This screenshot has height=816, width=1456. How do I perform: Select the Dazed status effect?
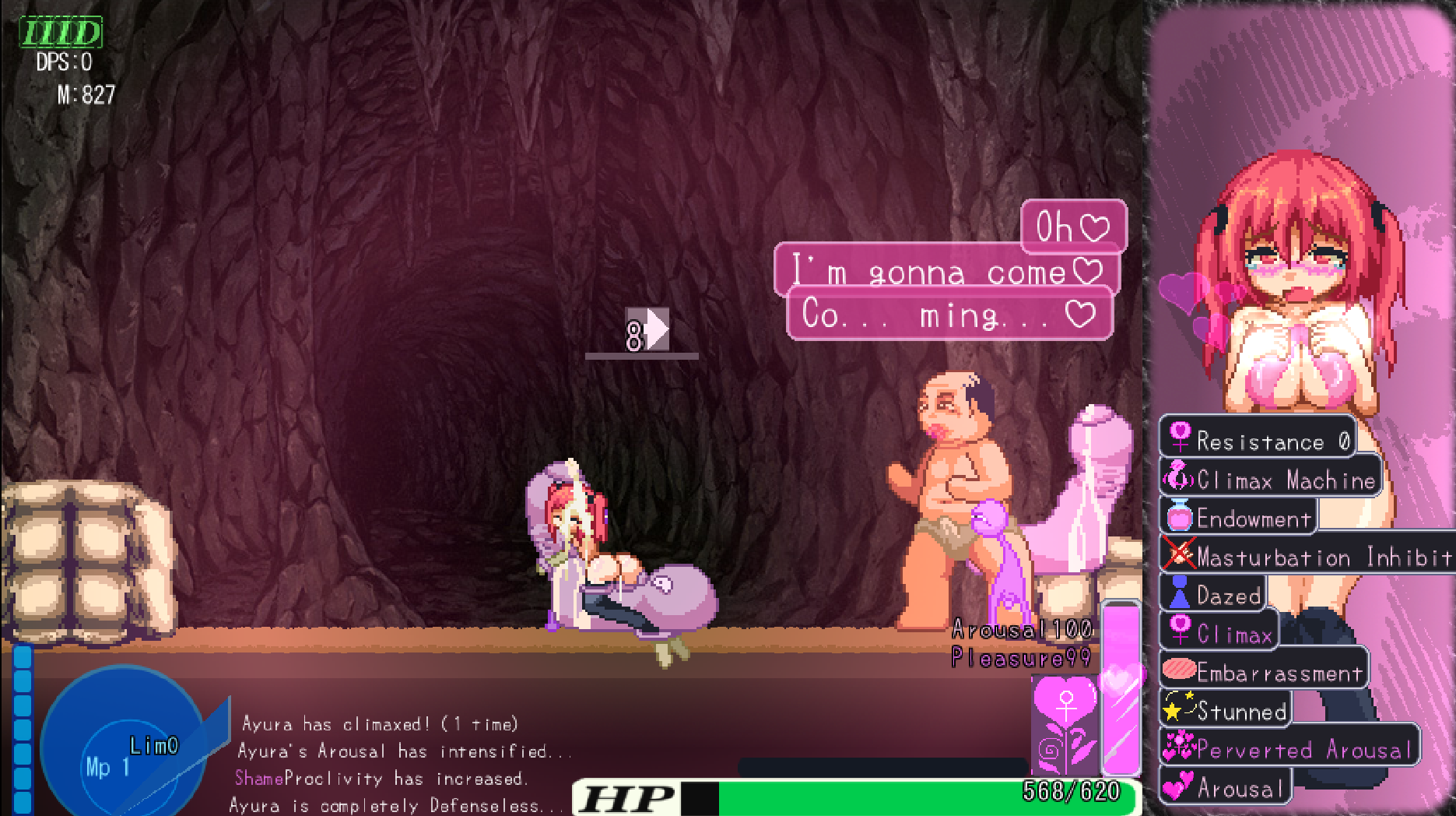1213,594
